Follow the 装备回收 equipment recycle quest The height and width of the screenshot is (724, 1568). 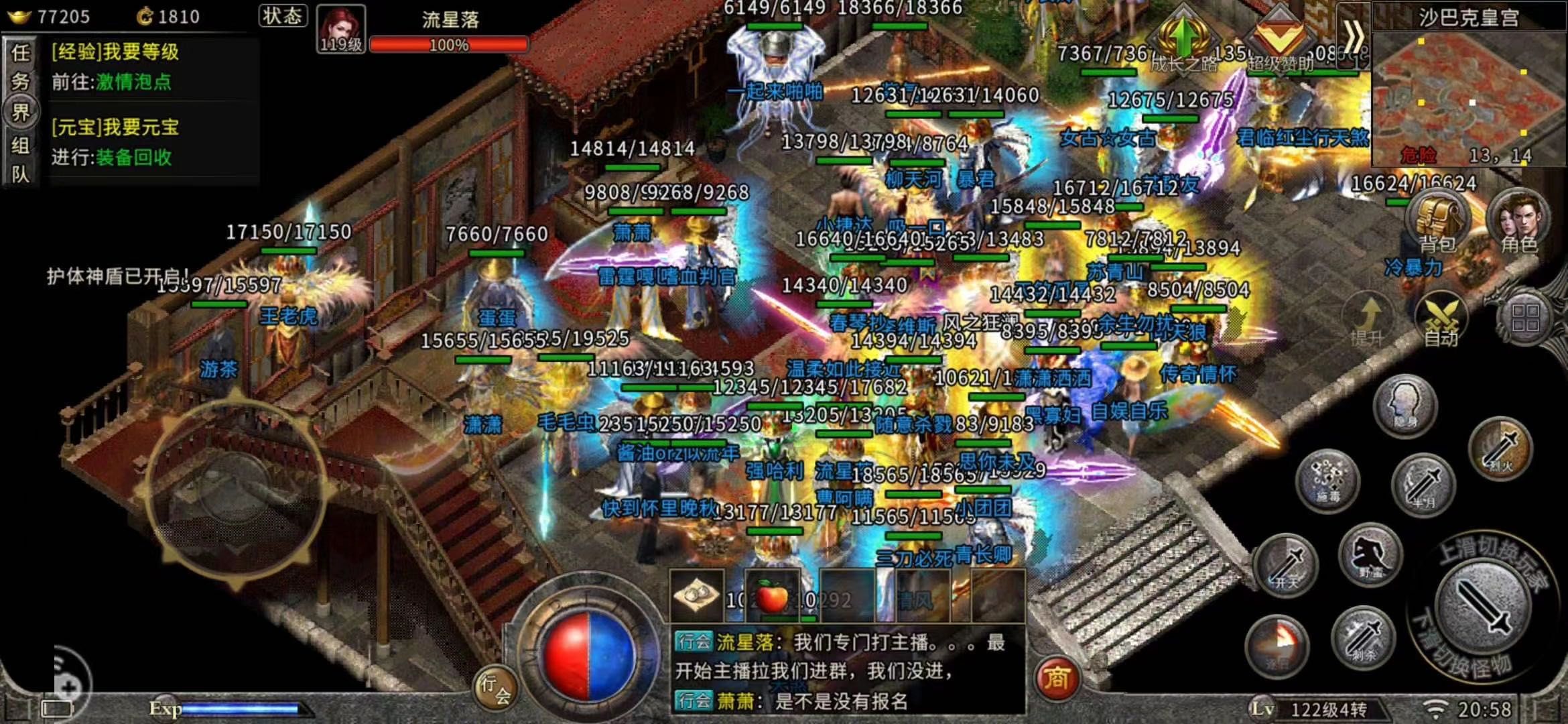(134, 158)
